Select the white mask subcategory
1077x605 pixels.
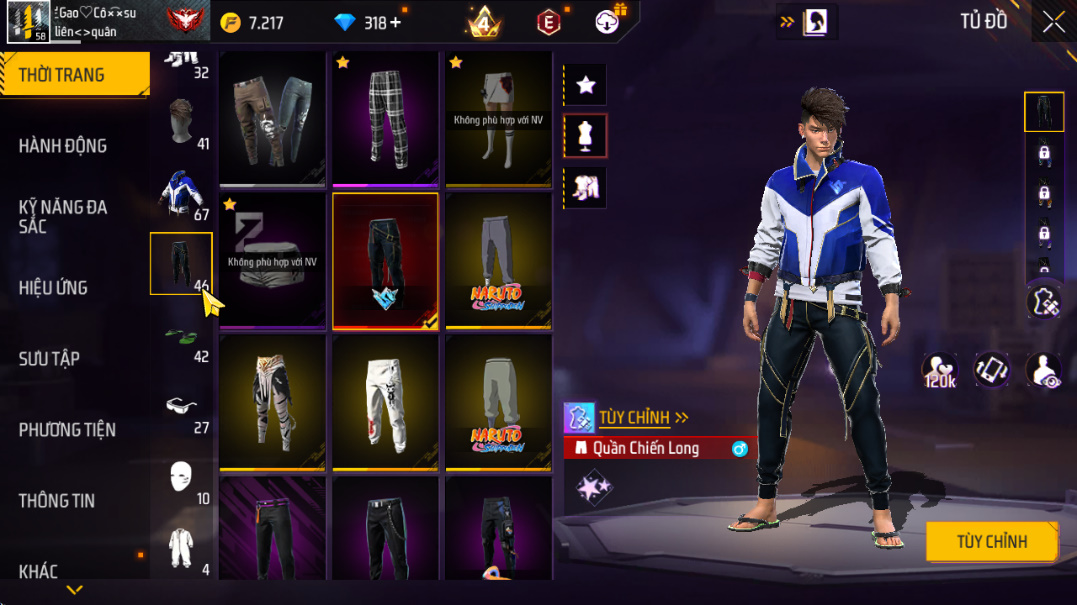[182, 477]
